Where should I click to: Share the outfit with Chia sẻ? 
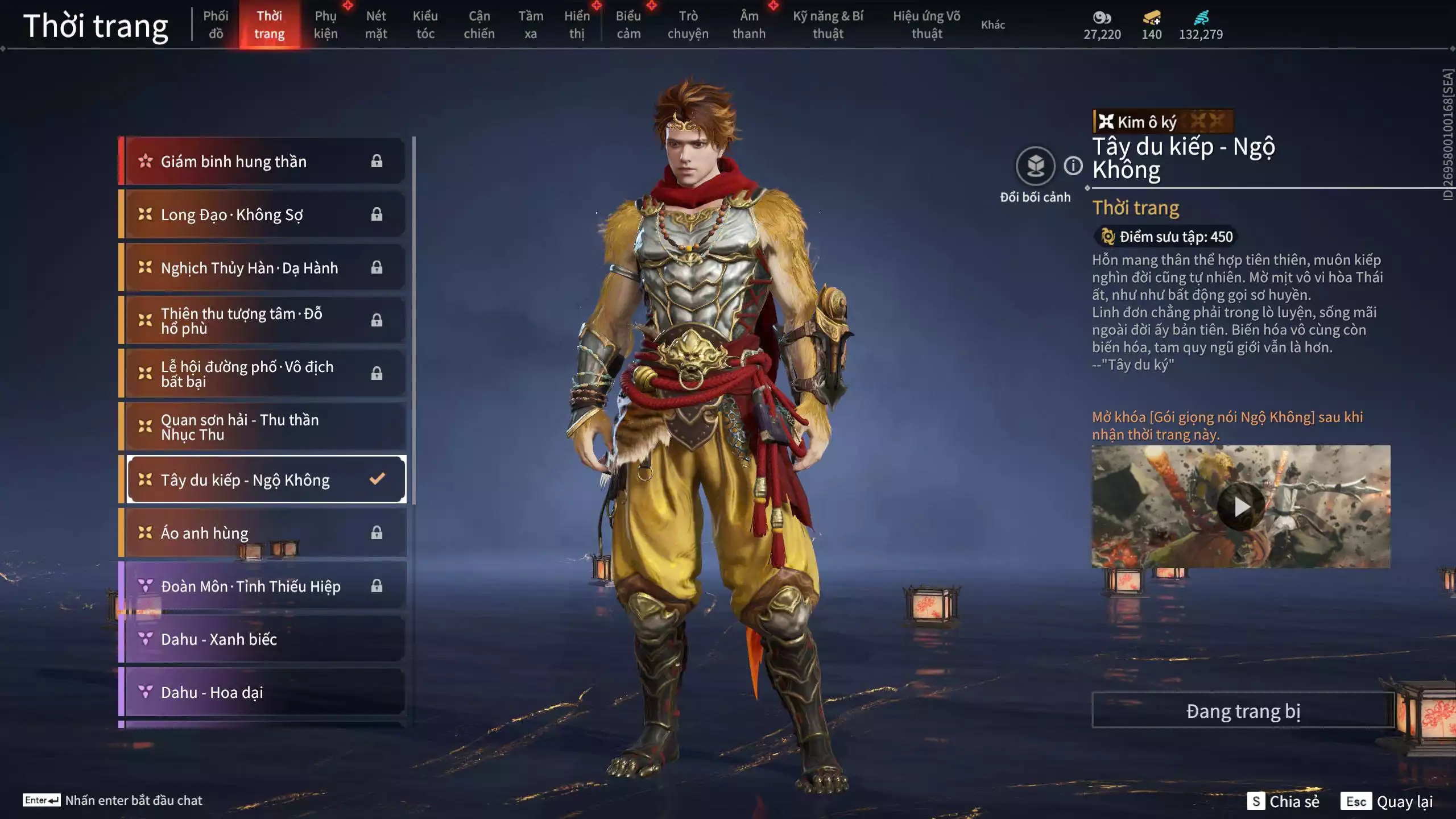(x=1283, y=801)
